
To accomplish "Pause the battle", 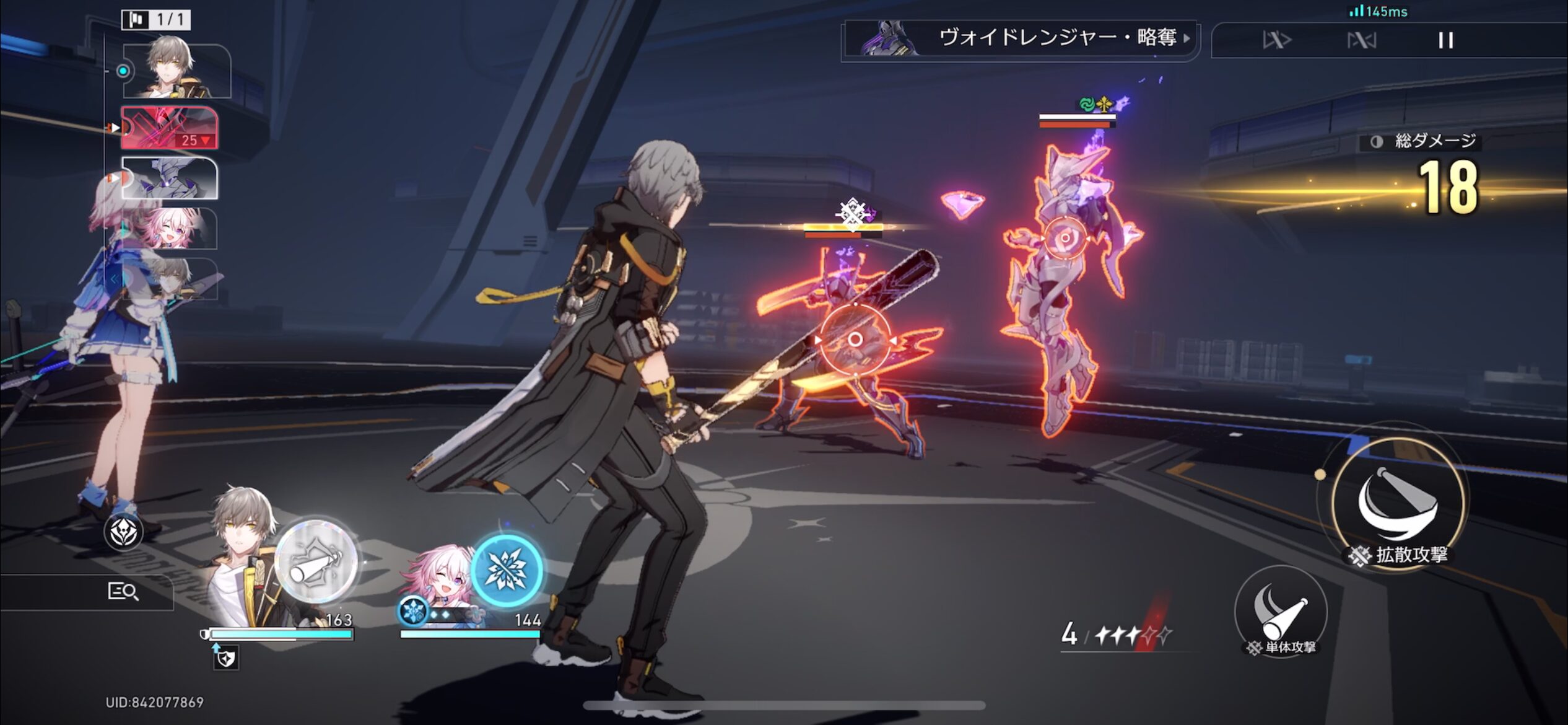I will pos(1445,41).
